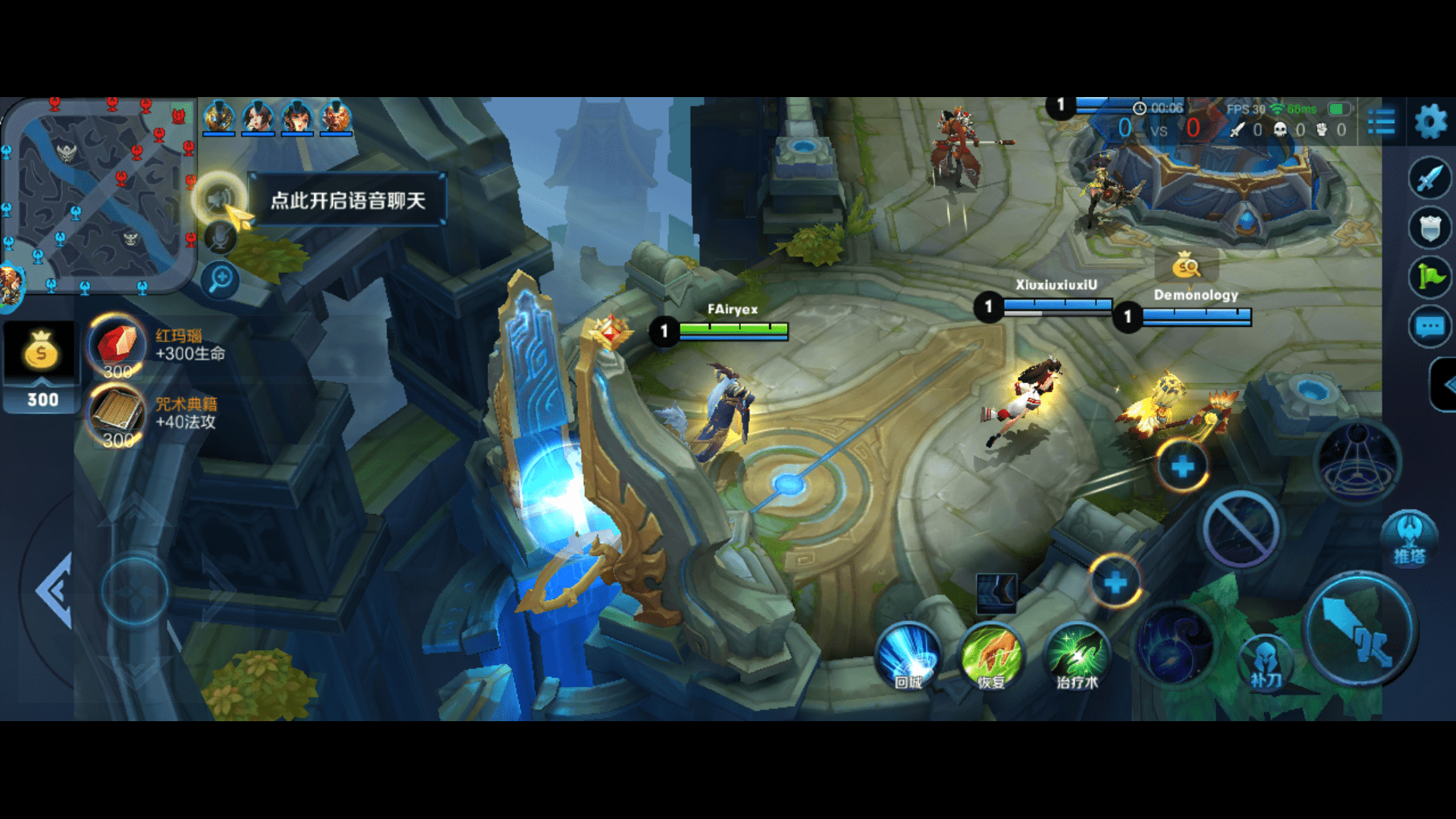This screenshot has height=819, width=1456.
Task: Buy the recommended spell tome item
Action: [x=118, y=413]
